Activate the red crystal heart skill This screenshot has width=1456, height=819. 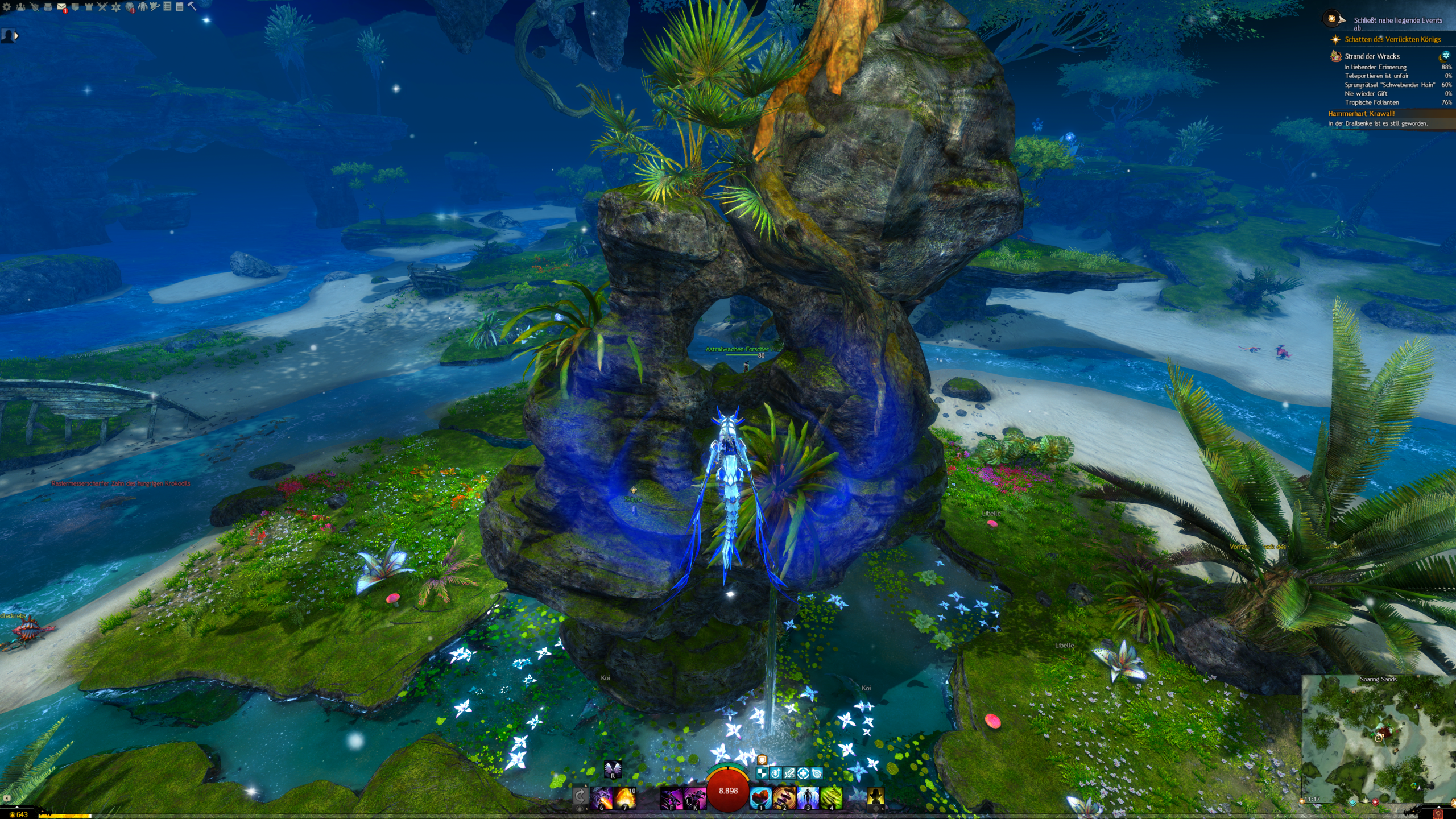click(760, 797)
